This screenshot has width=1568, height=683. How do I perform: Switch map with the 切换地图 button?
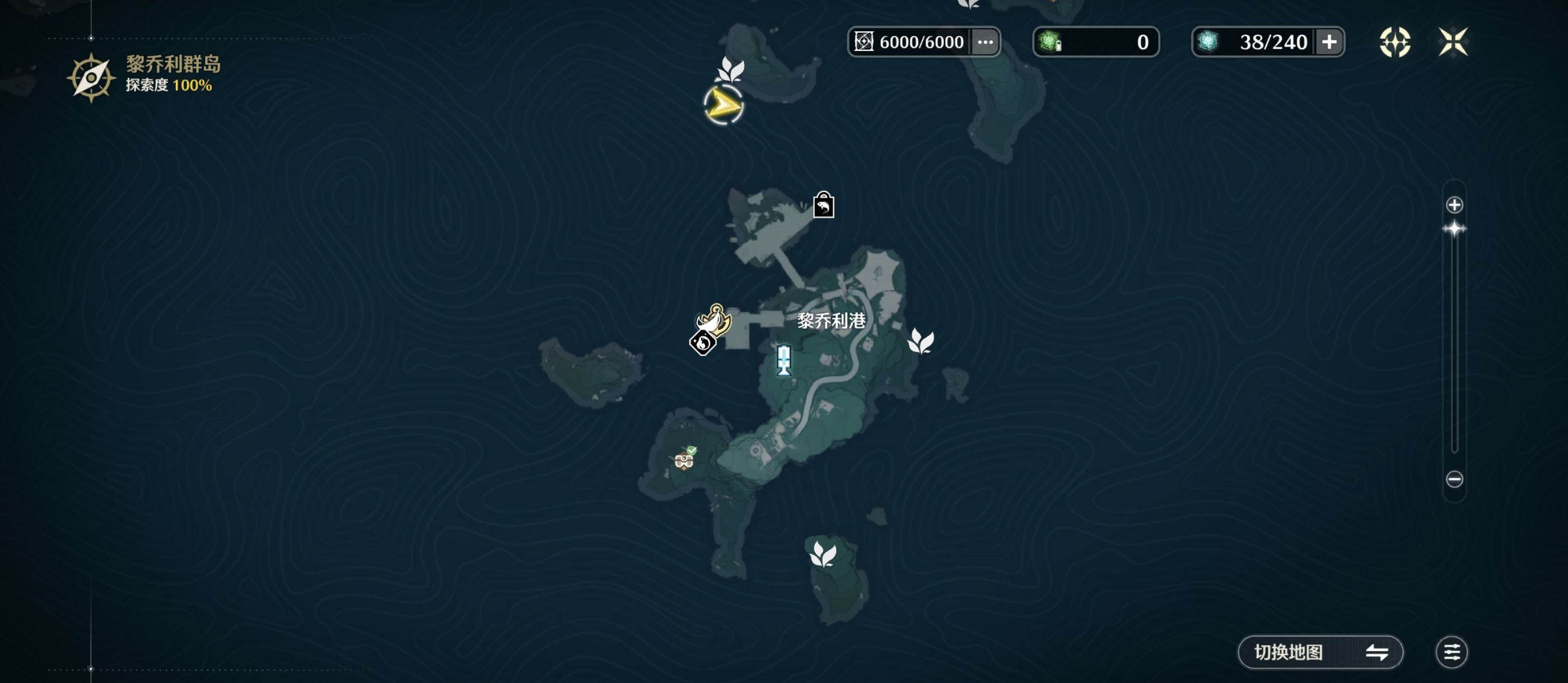coord(1320,653)
